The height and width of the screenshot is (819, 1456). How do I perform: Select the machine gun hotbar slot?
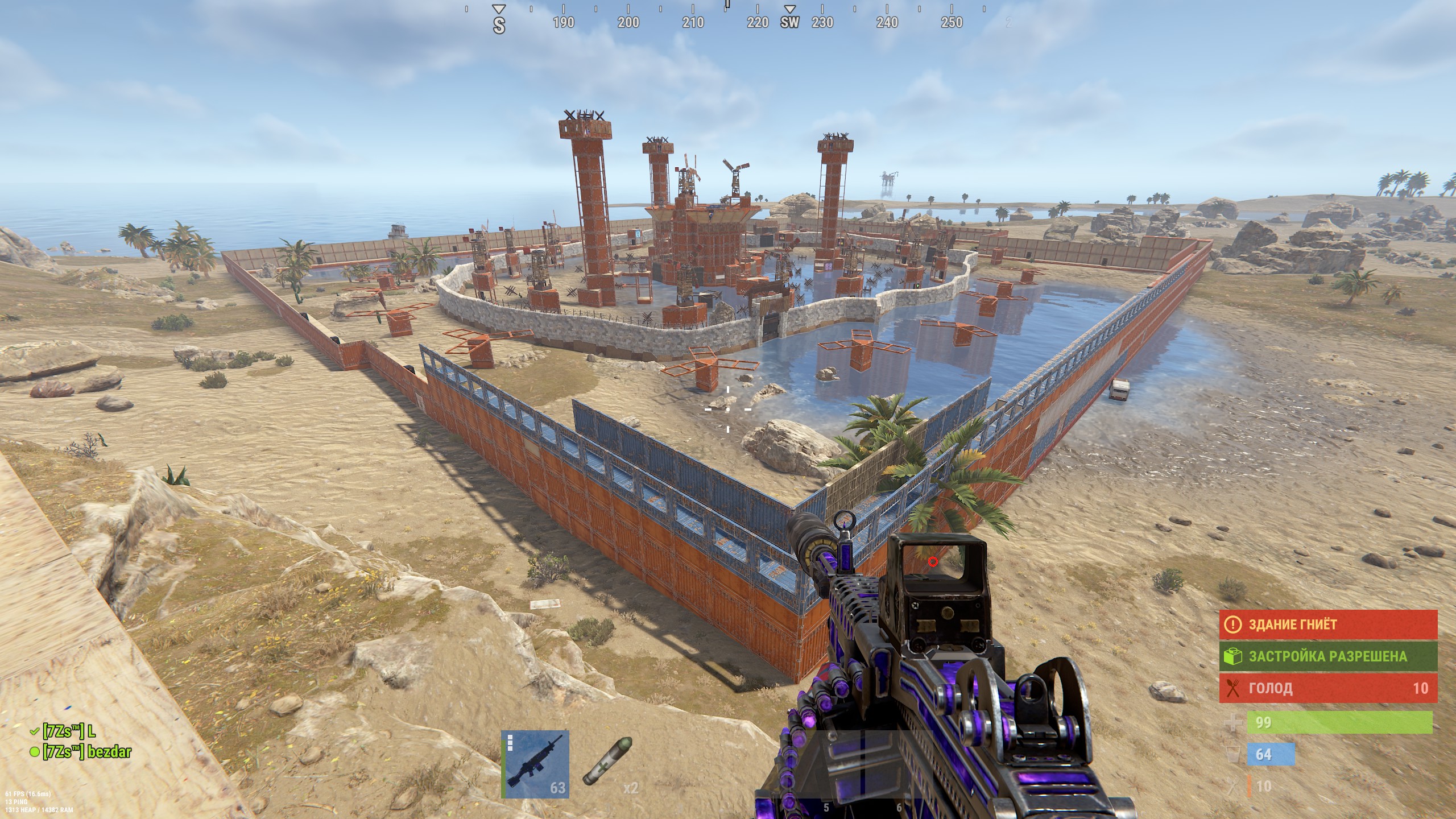coord(535,764)
